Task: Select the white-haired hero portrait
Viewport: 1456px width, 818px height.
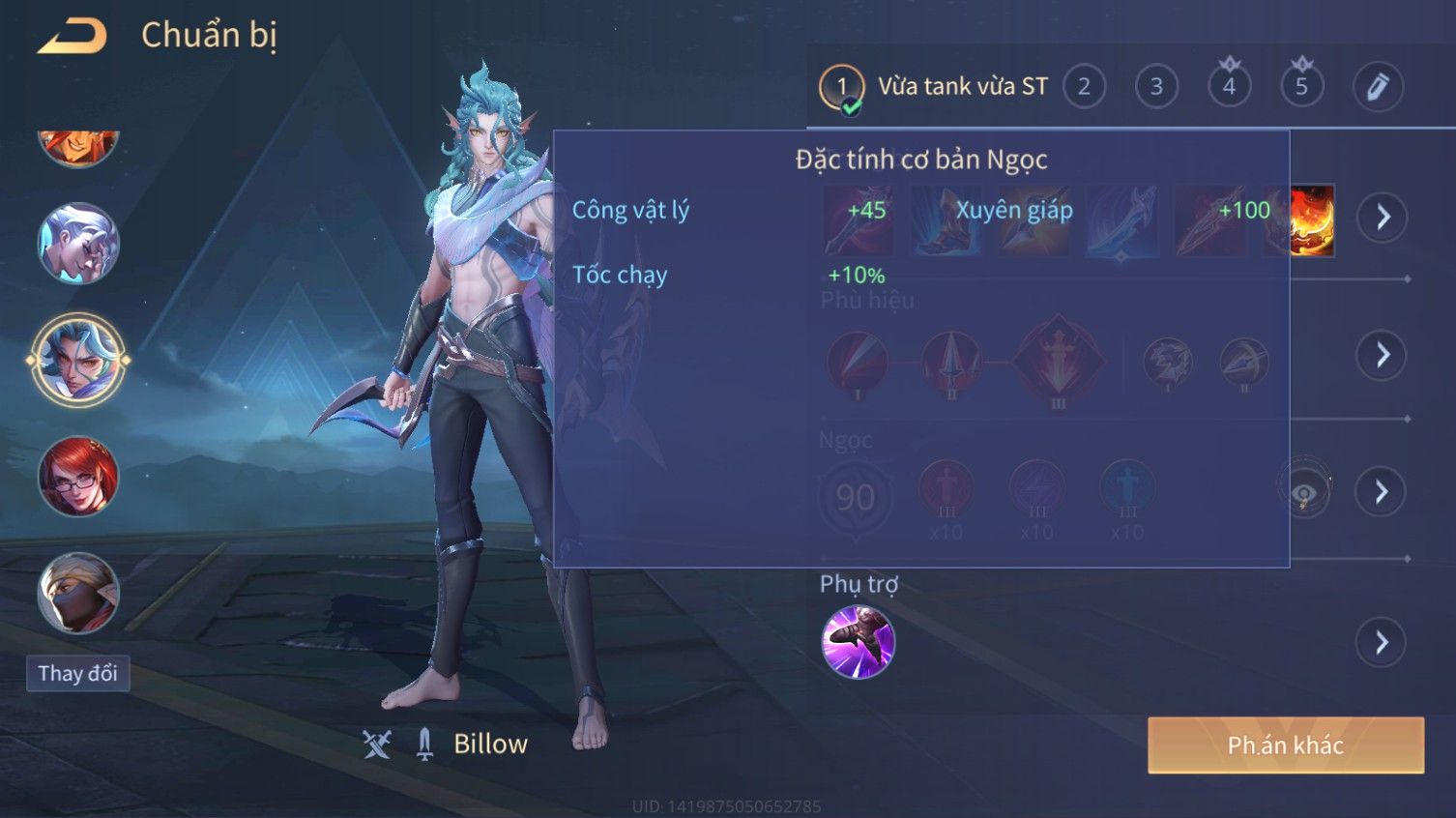Action: click(x=78, y=244)
